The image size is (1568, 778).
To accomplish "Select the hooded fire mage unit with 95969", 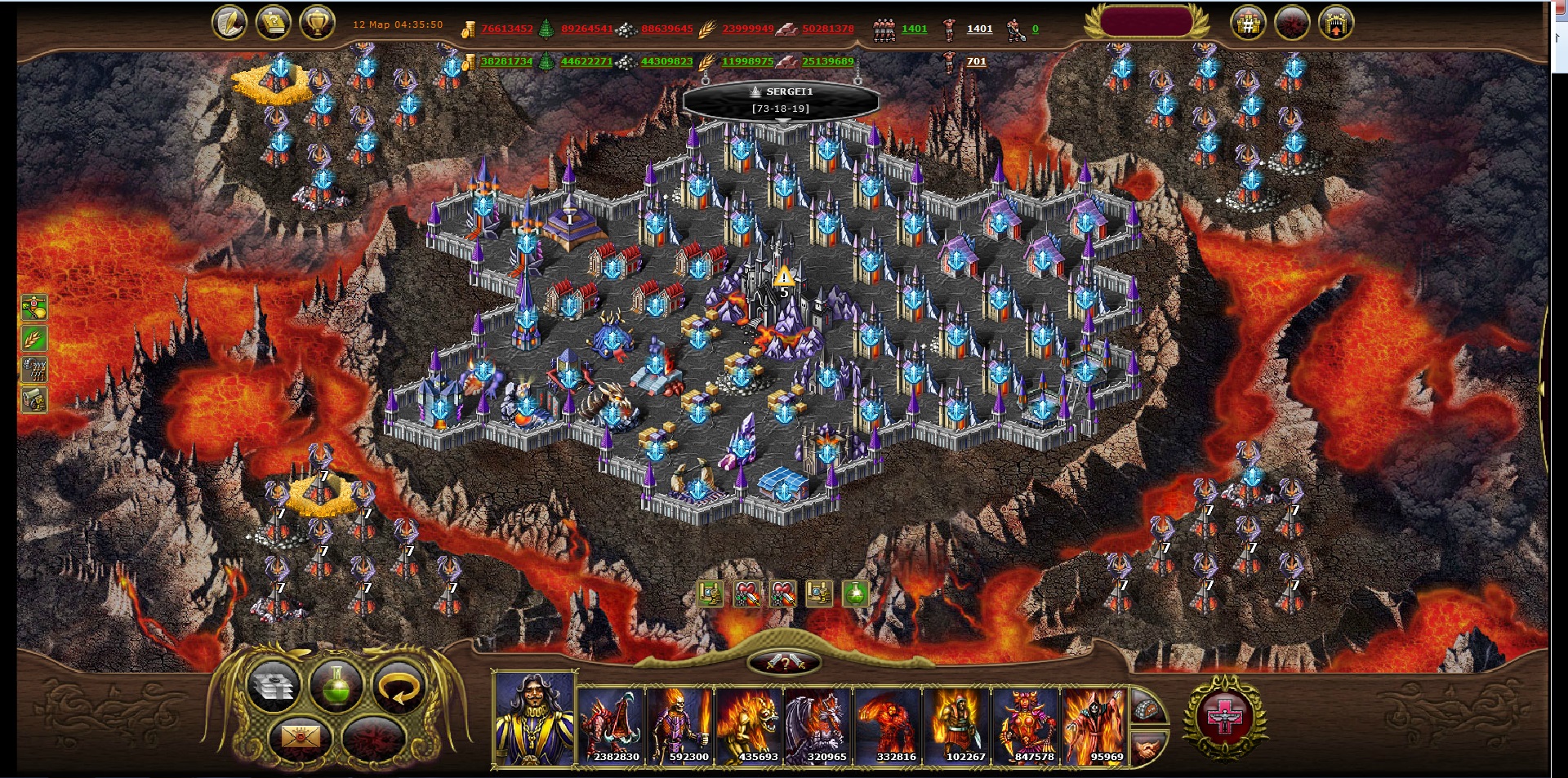I will point(1094,726).
